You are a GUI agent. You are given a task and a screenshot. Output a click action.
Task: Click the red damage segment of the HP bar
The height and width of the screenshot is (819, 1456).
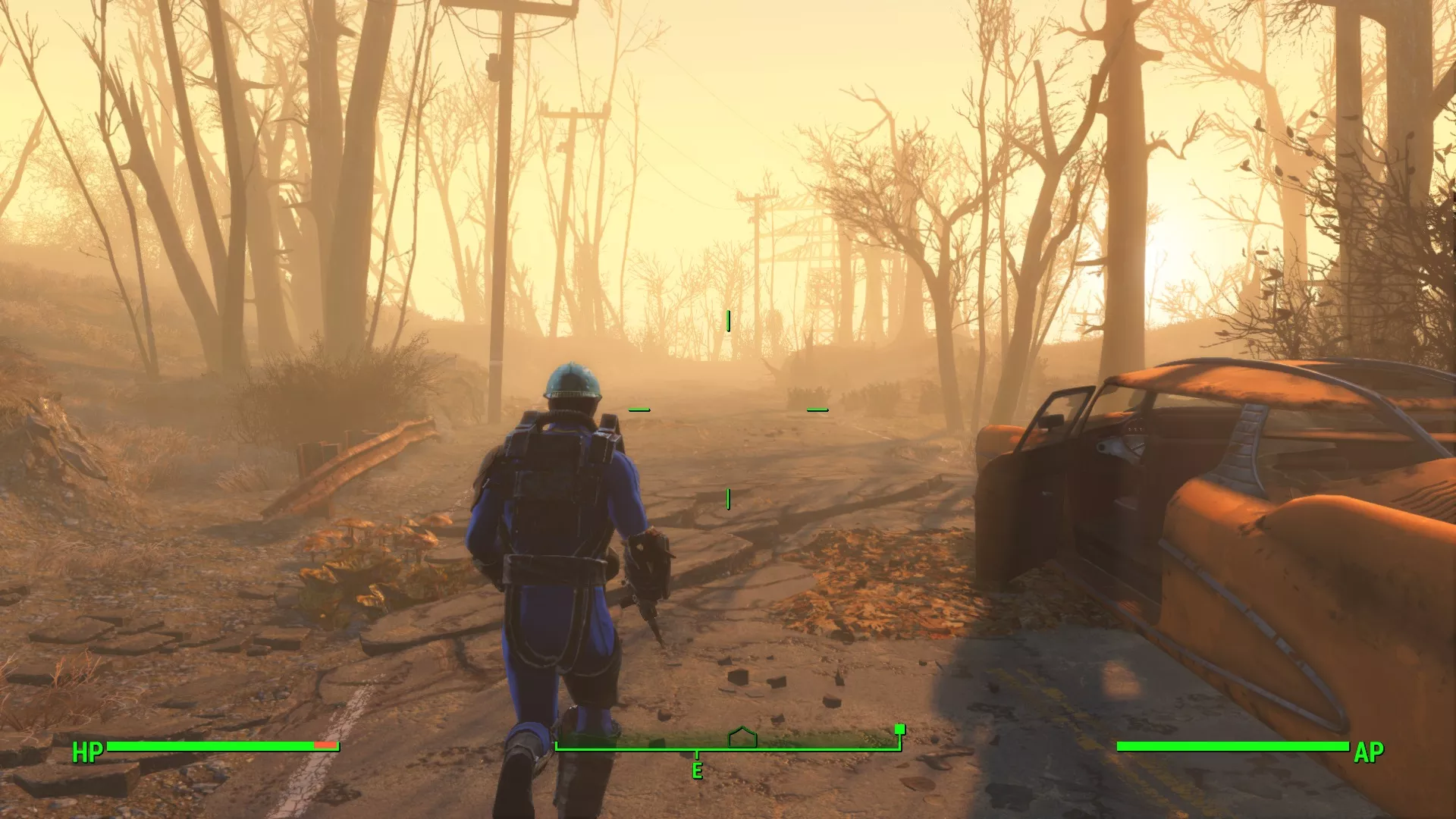[324, 746]
